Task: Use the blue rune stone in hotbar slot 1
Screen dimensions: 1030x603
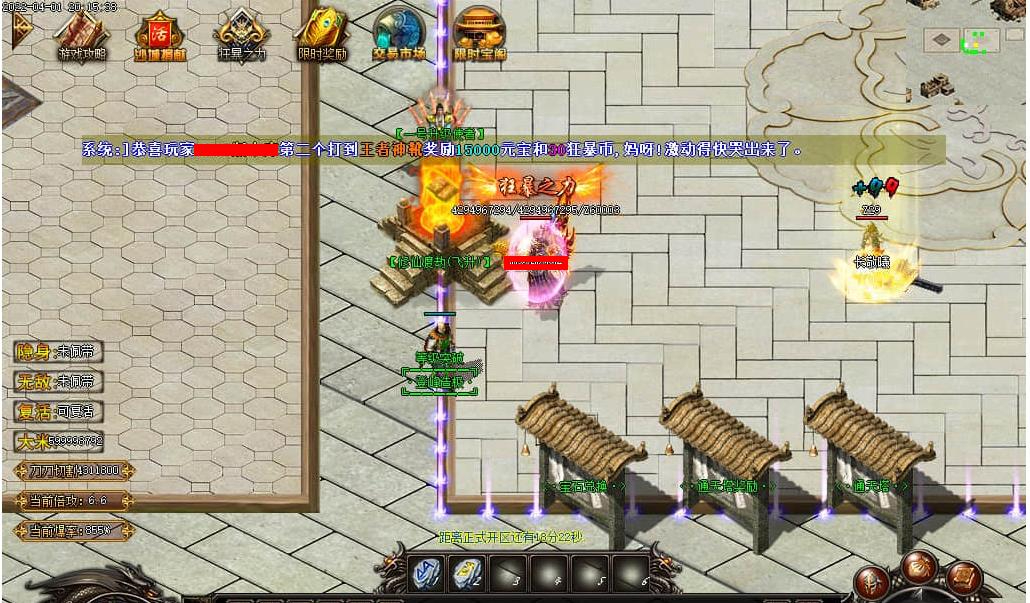Action: point(426,573)
